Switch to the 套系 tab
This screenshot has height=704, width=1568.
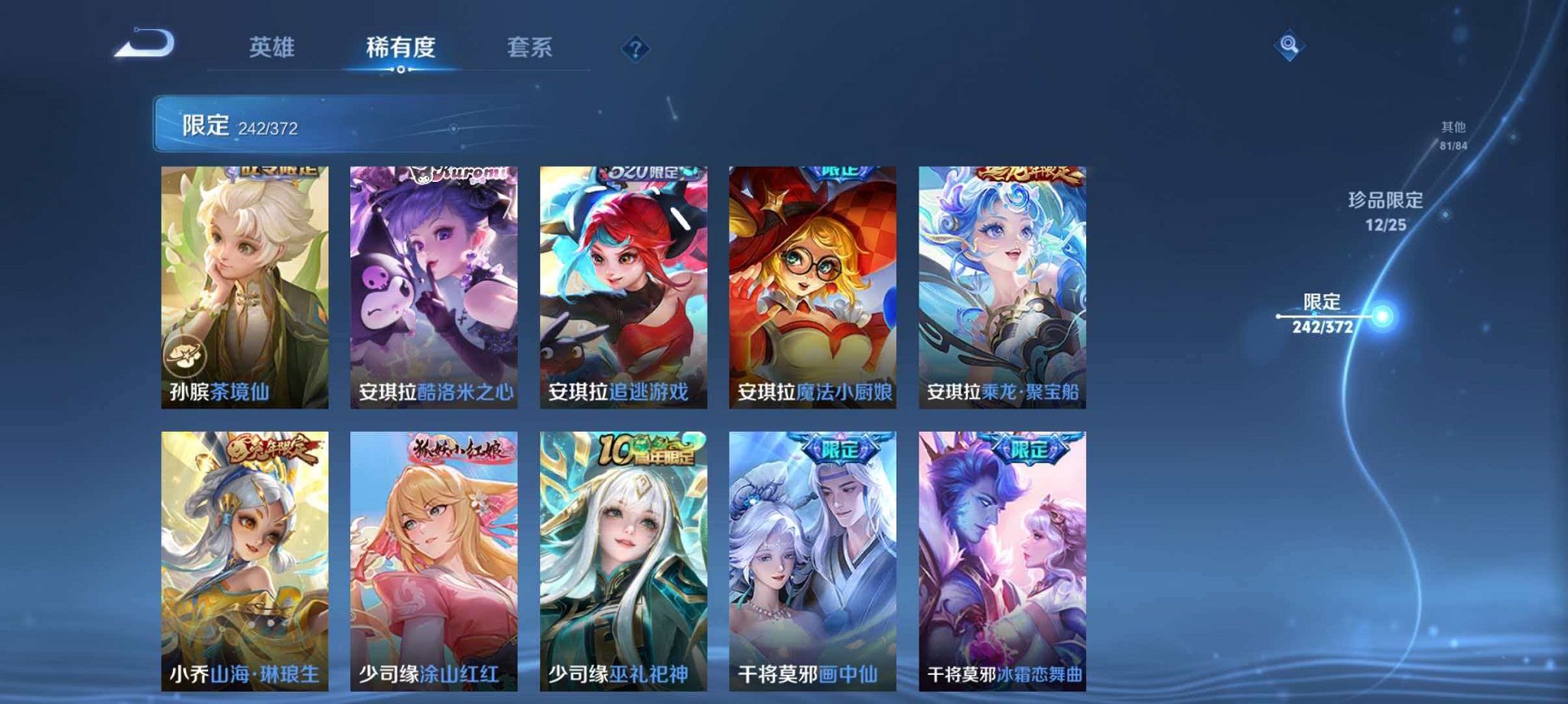(531, 47)
